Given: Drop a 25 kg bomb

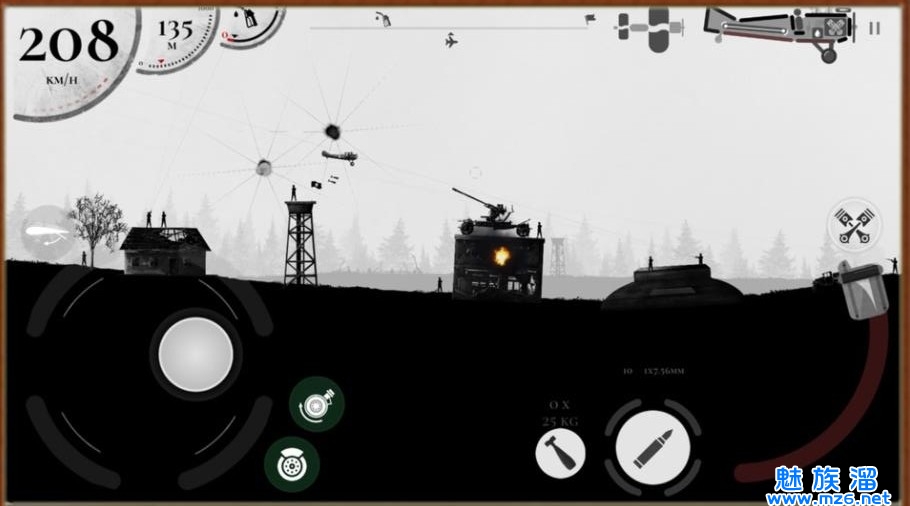Looking at the screenshot, I should point(560,454).
